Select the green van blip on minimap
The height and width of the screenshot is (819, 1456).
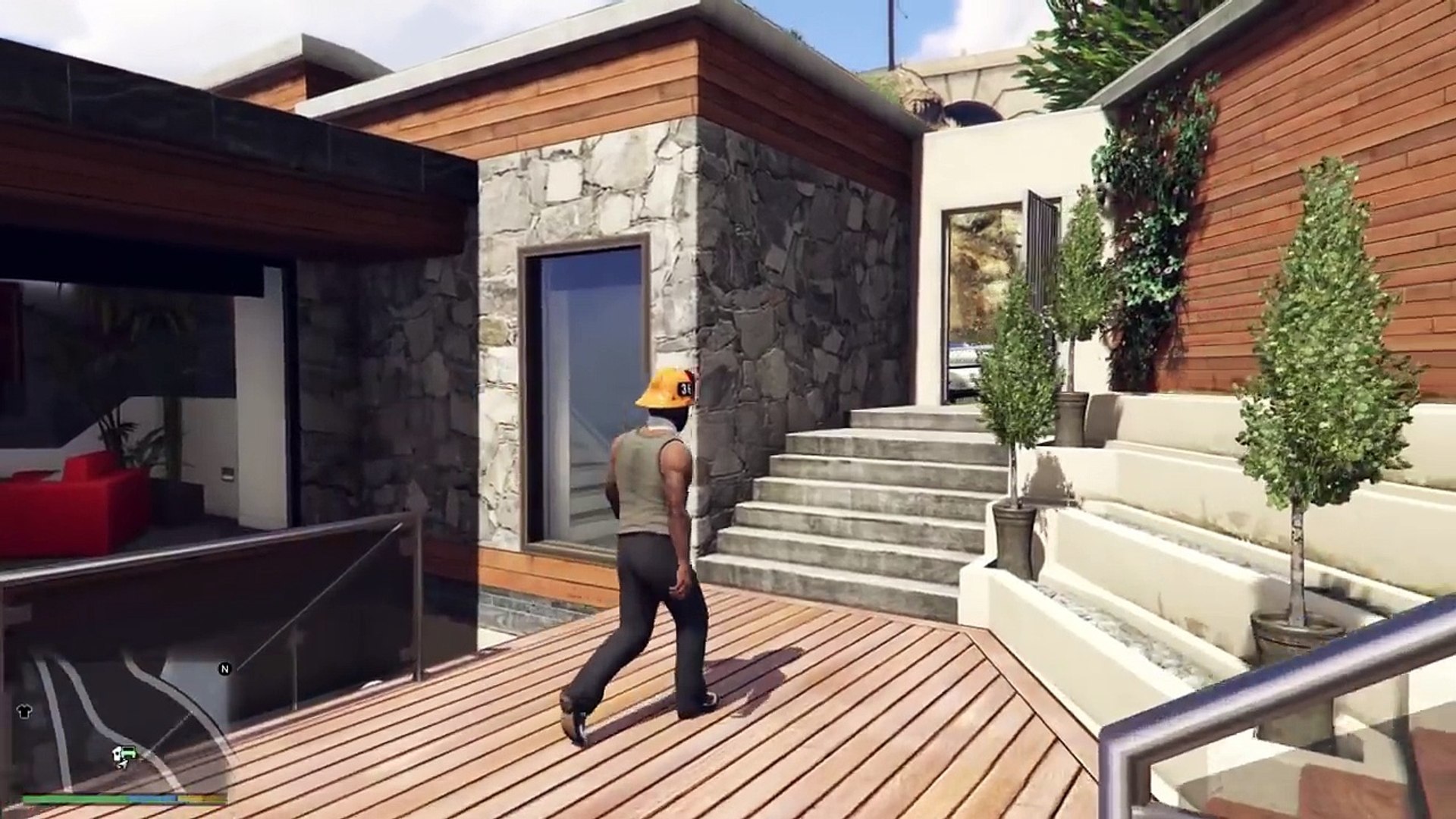(x=127, y=752)
